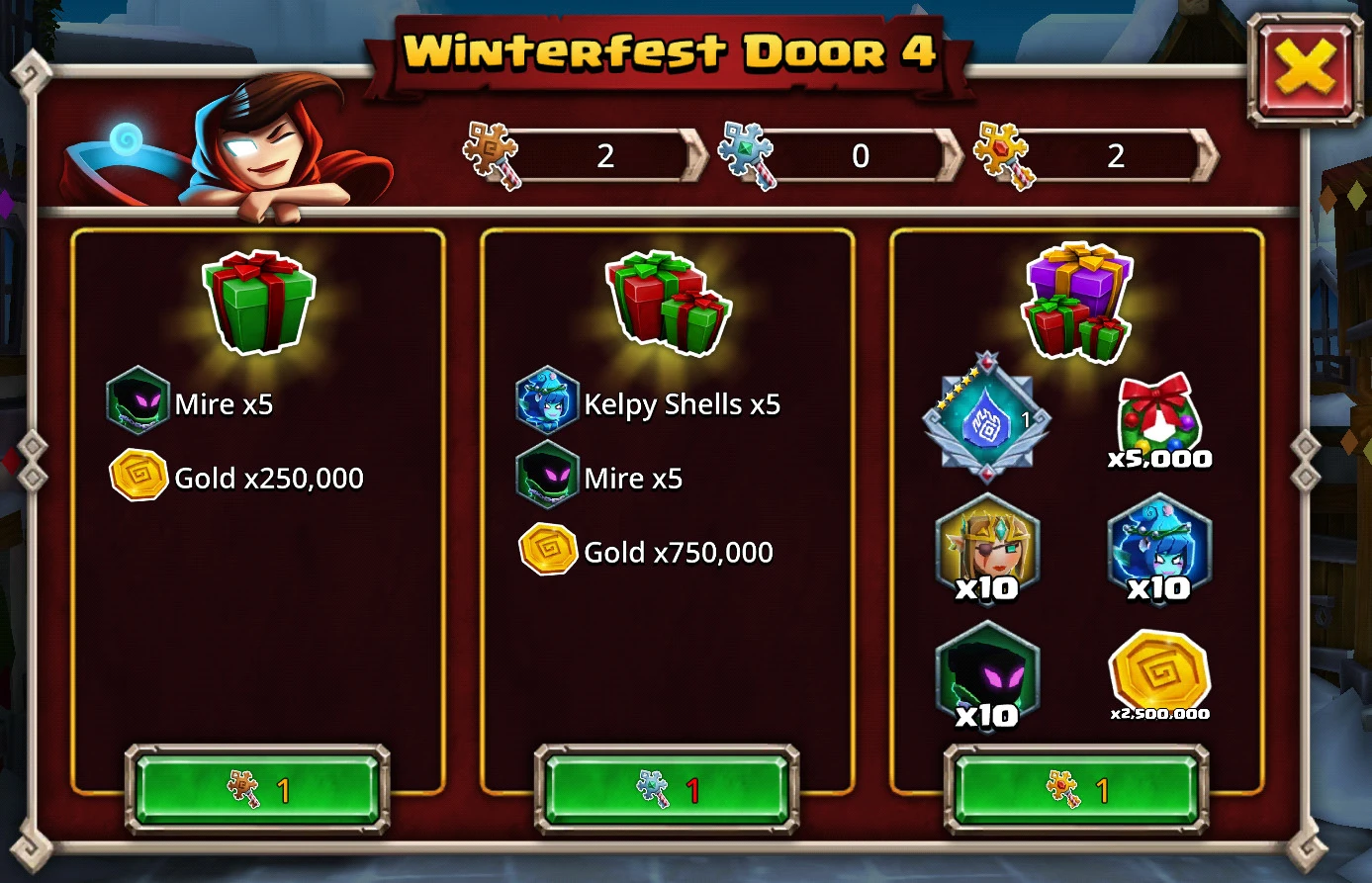
Task: Select the holiday wreath x5,000 icon
Action: [1158, 420]
